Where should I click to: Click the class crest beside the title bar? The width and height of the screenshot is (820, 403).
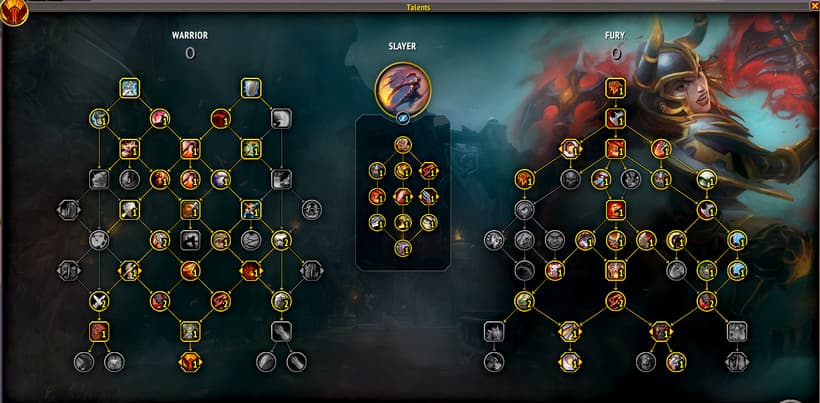(14, 15)
